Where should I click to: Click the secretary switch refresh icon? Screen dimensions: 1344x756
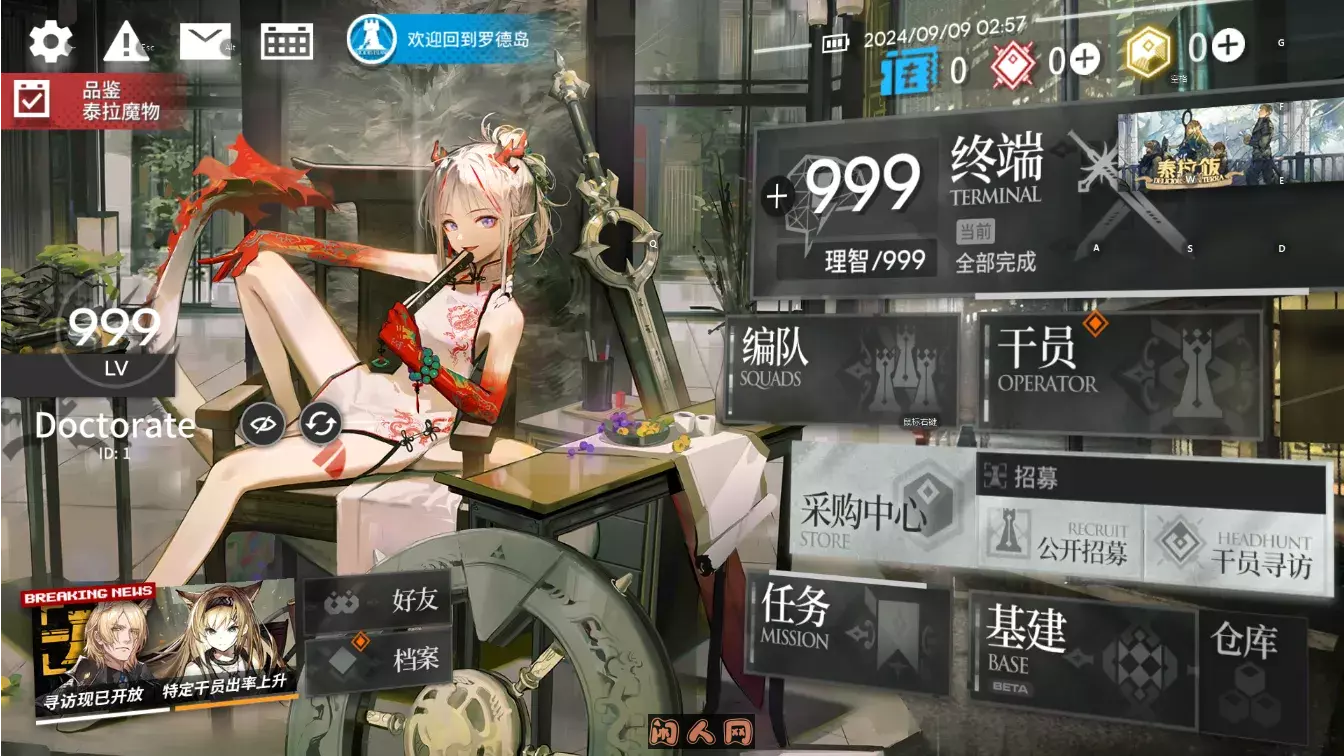click(x=319, y=424)
